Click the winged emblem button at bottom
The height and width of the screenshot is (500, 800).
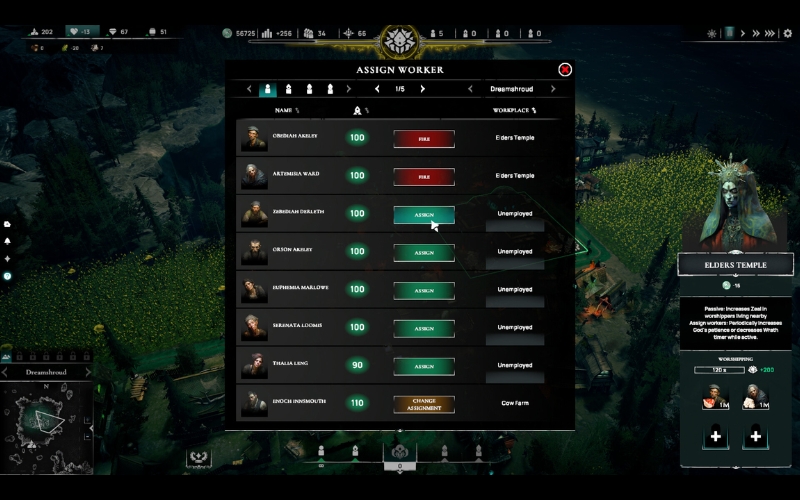(199, 457)
